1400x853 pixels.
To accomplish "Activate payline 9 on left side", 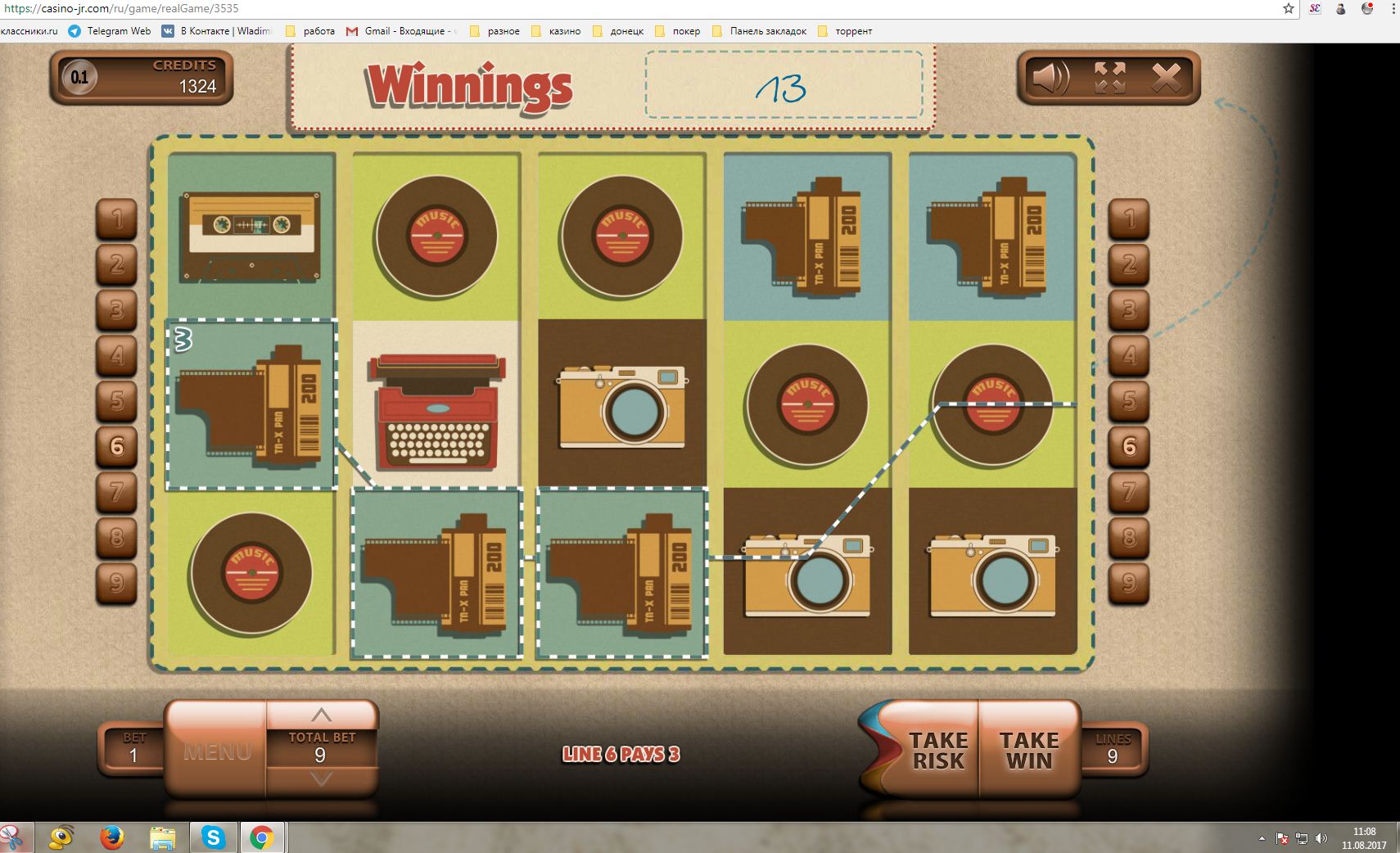I will coord(117,582).
